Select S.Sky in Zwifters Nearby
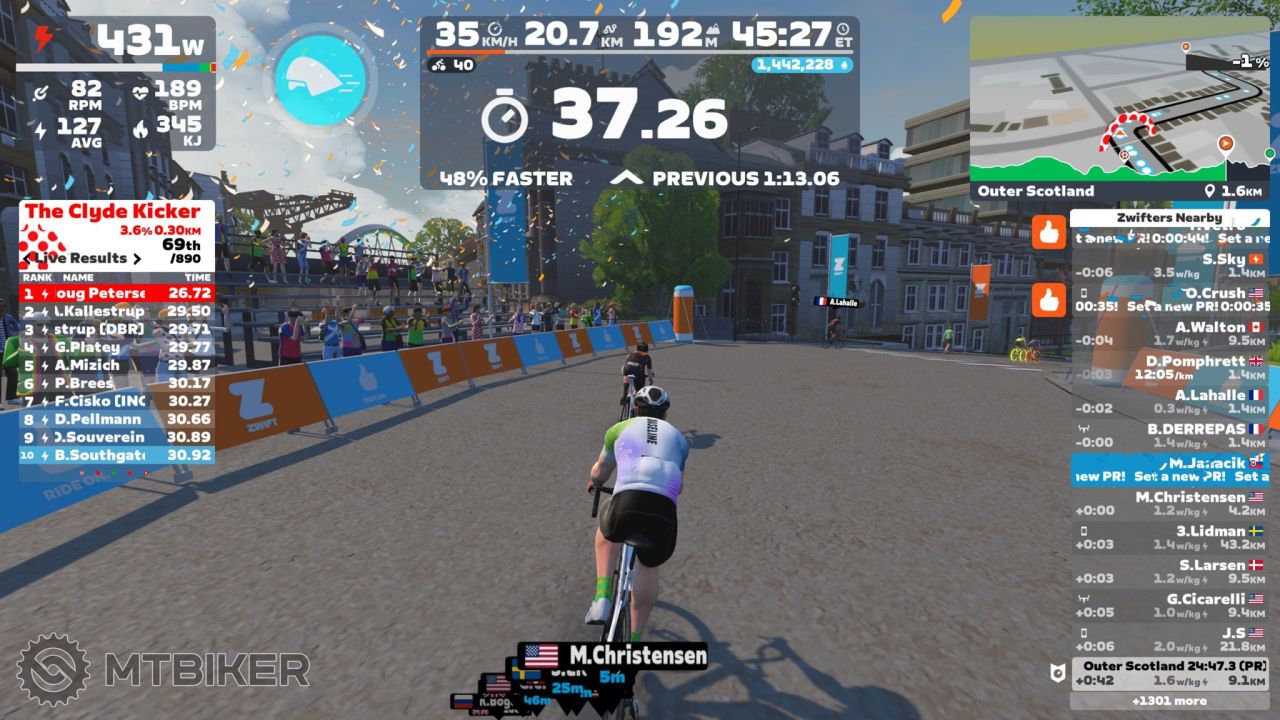Screen dimensions: 1280x720 [x=1169, y=266]
